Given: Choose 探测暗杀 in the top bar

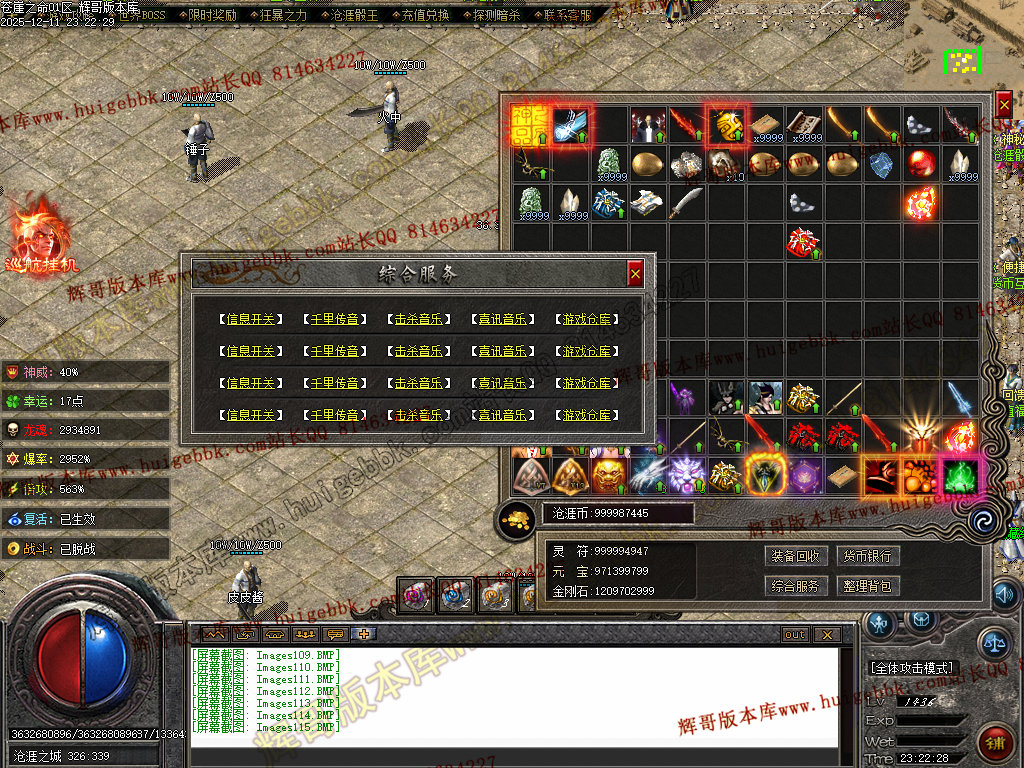Looking at the screenshot, I should coord(496,15).
